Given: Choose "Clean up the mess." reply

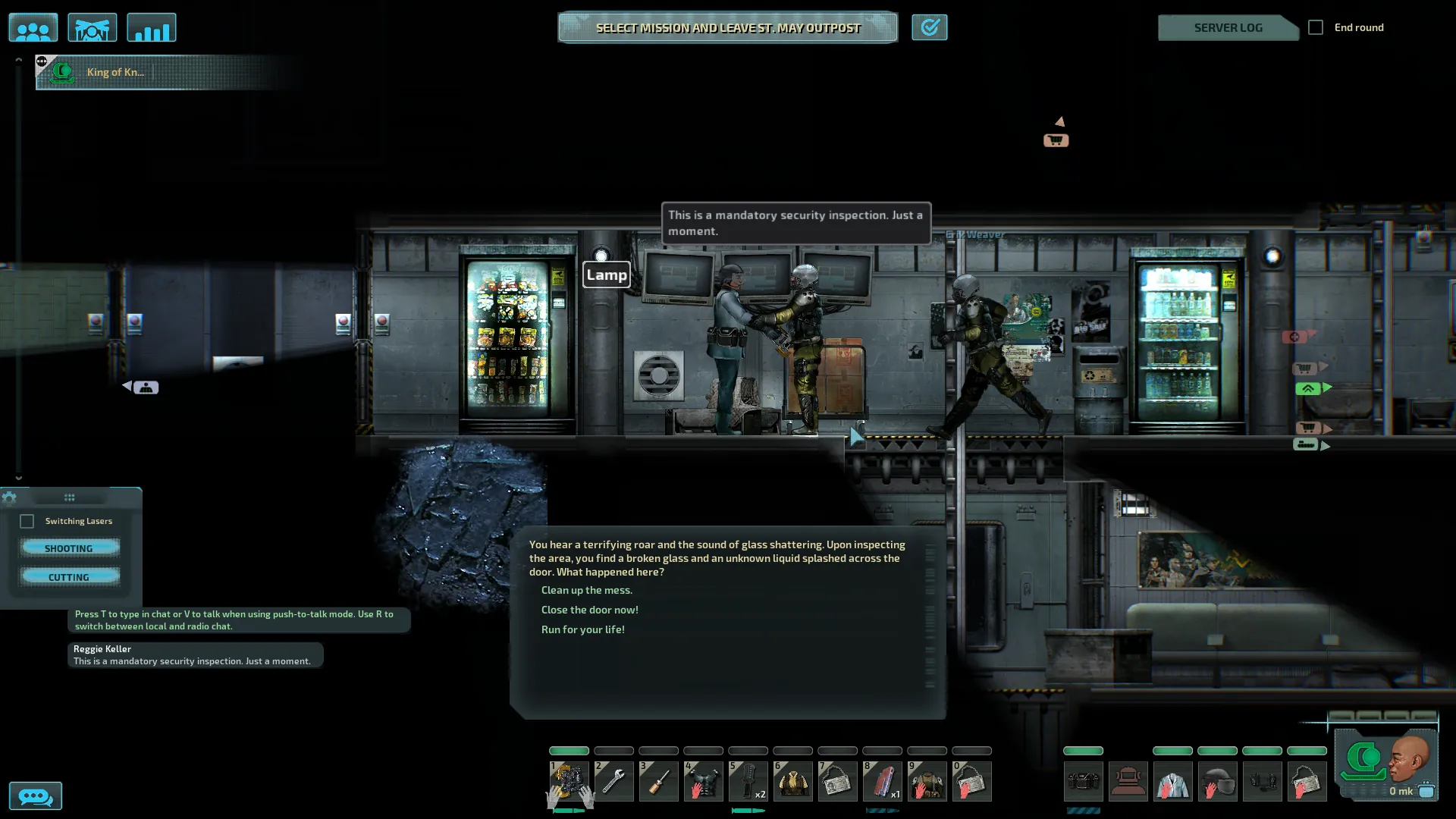Looking at the screenshot, I should point(586,590).
